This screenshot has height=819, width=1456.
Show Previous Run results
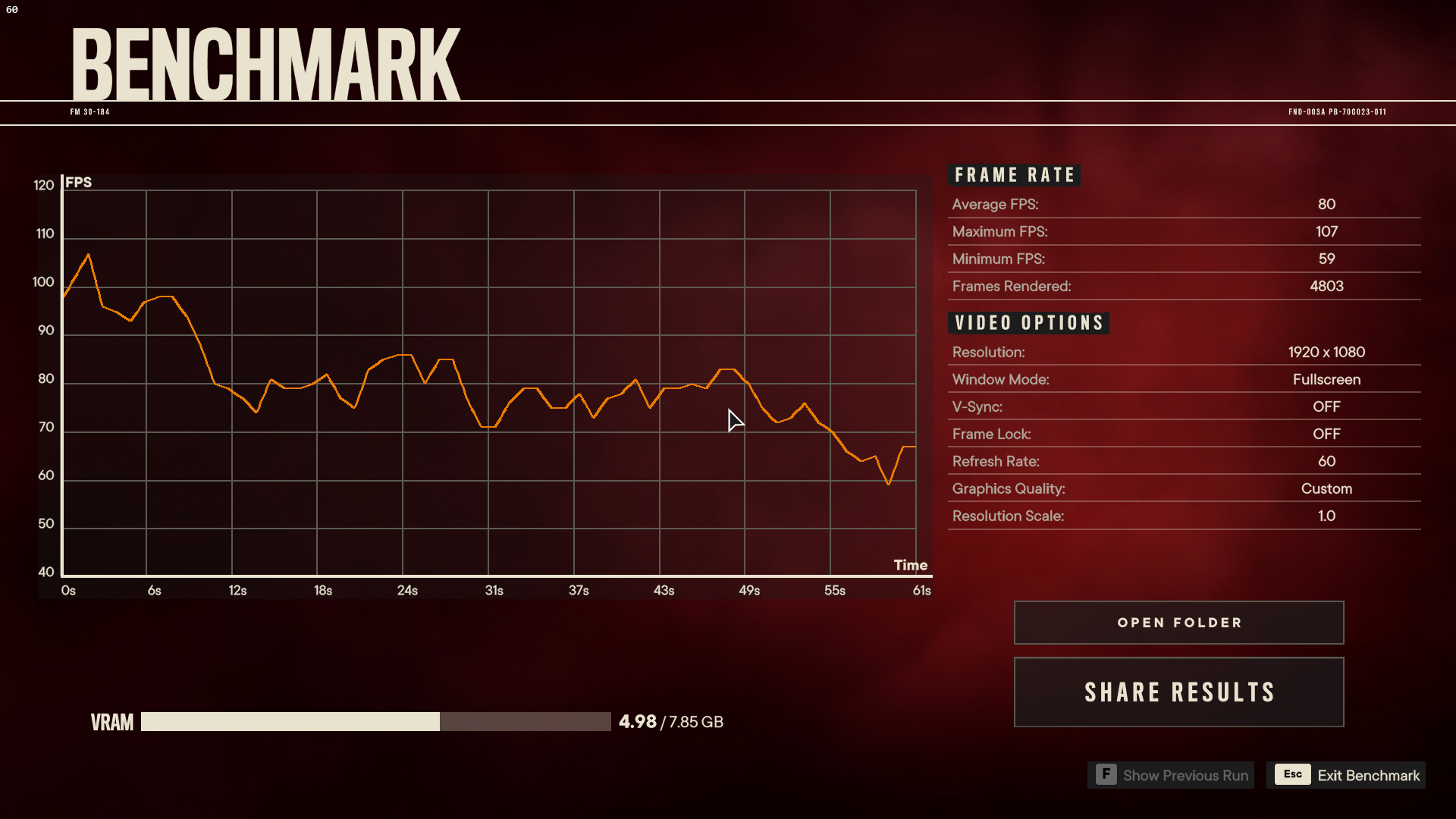point(1172,775)
